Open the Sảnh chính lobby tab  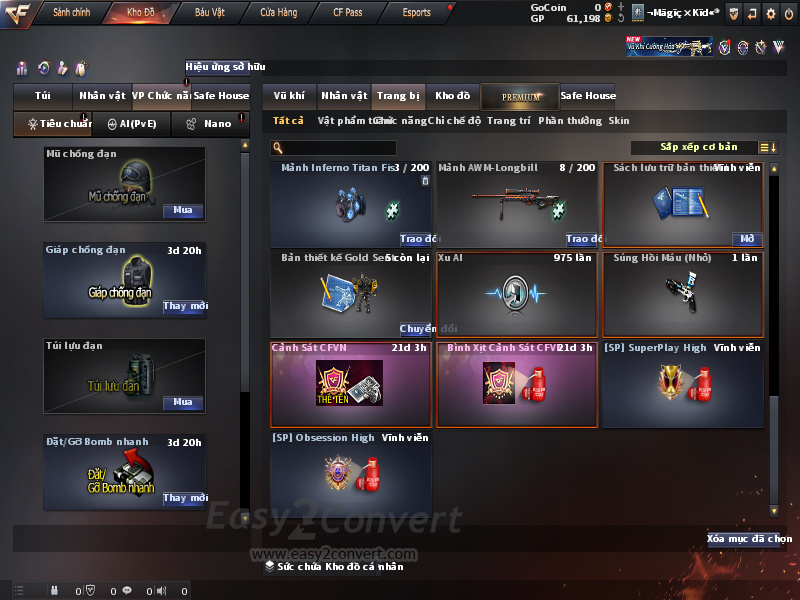pos(71,13)
